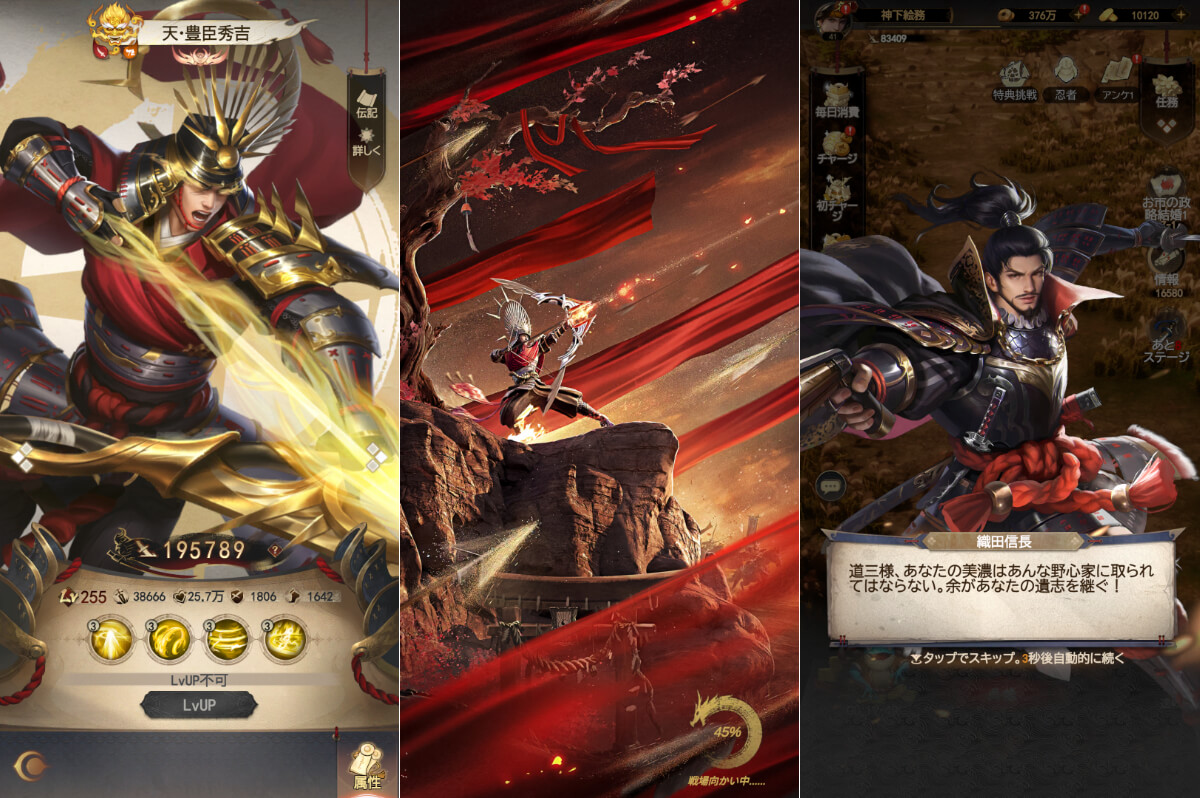Viewport: 1200px width, 798px height.
Task: Select the light pillar skill icon
Action: coord(110,640)
